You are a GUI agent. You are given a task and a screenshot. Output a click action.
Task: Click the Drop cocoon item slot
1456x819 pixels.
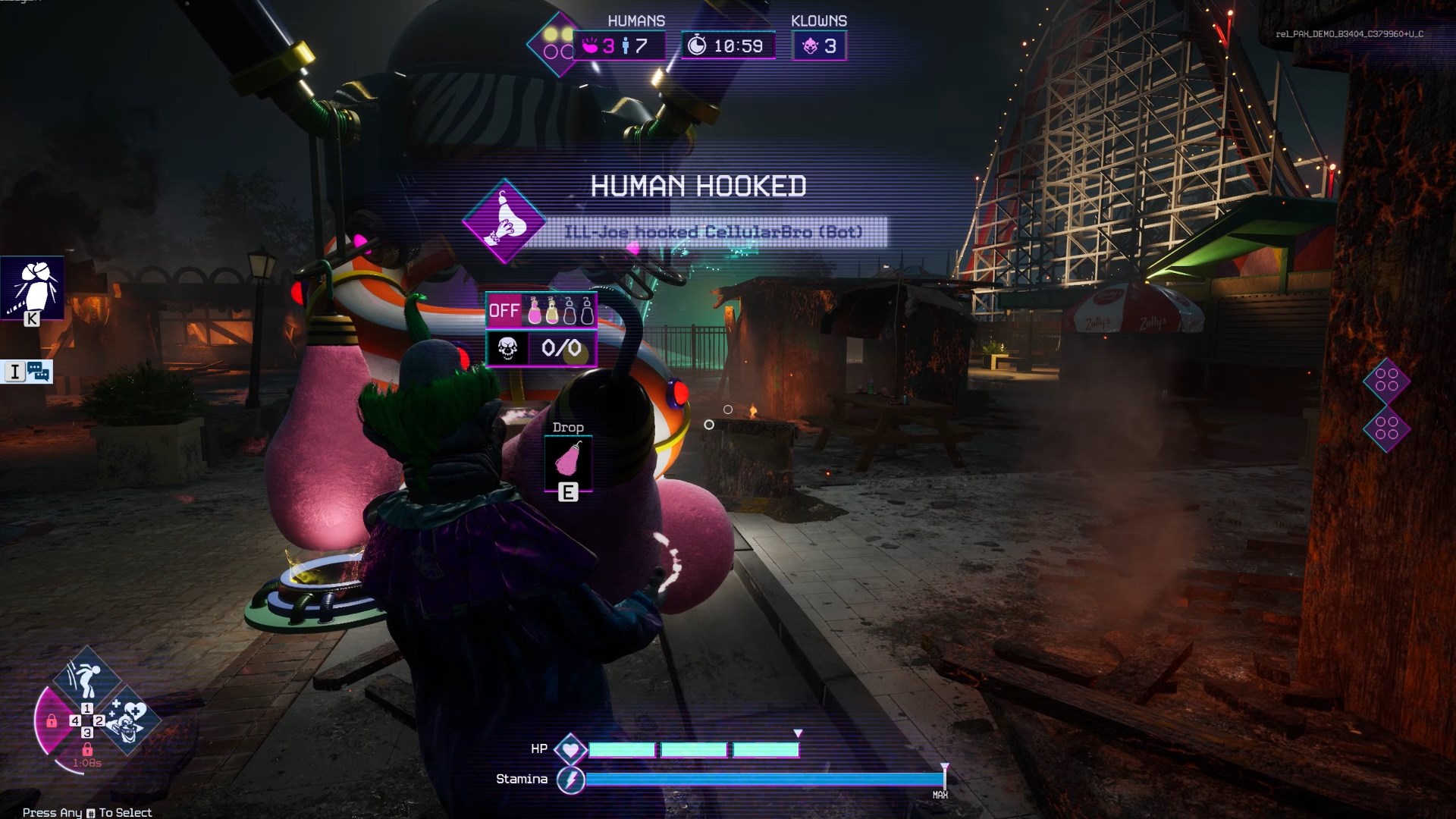[x=568, y=459]
